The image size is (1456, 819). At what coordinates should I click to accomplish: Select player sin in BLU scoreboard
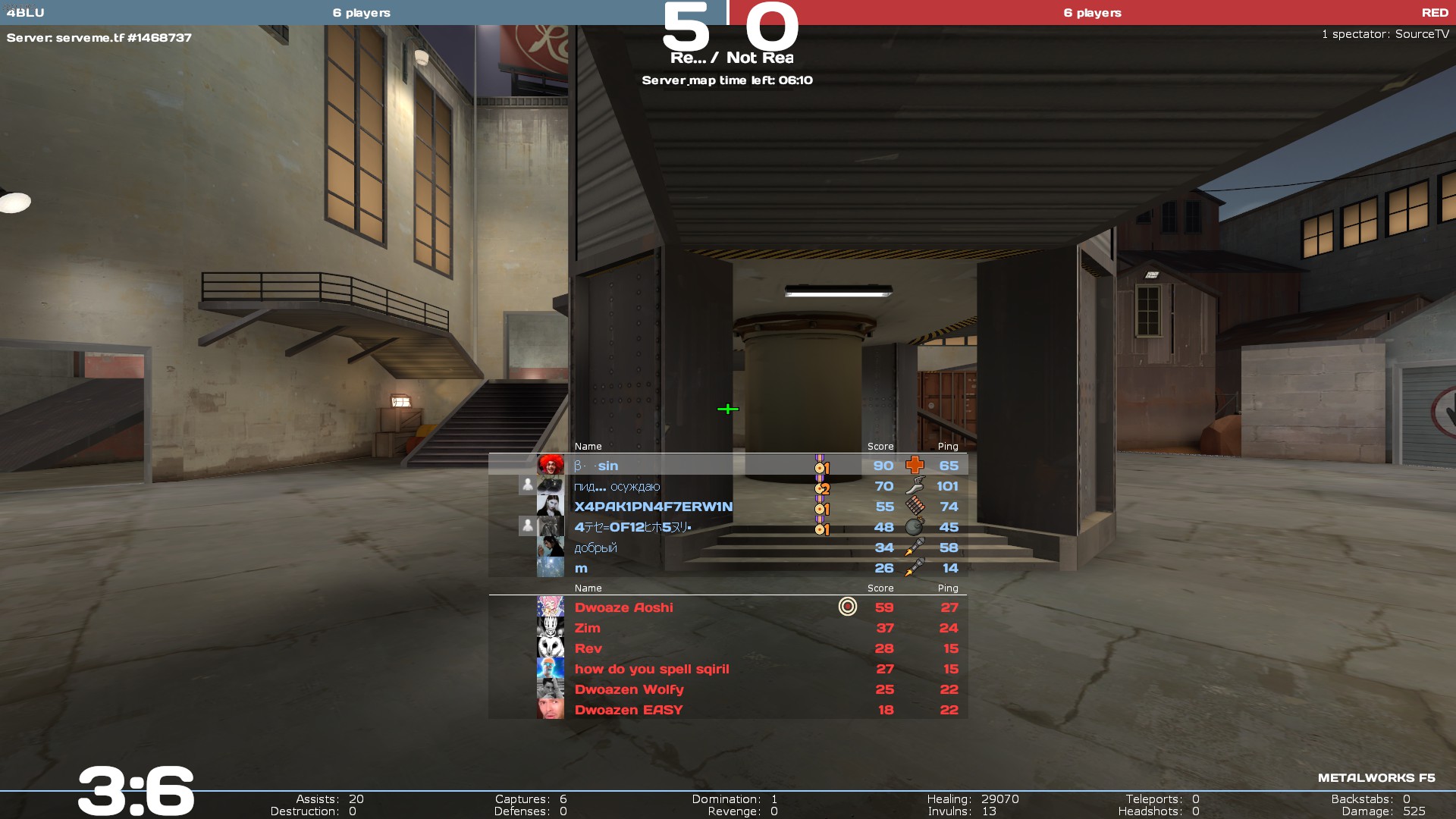(607, 466)
